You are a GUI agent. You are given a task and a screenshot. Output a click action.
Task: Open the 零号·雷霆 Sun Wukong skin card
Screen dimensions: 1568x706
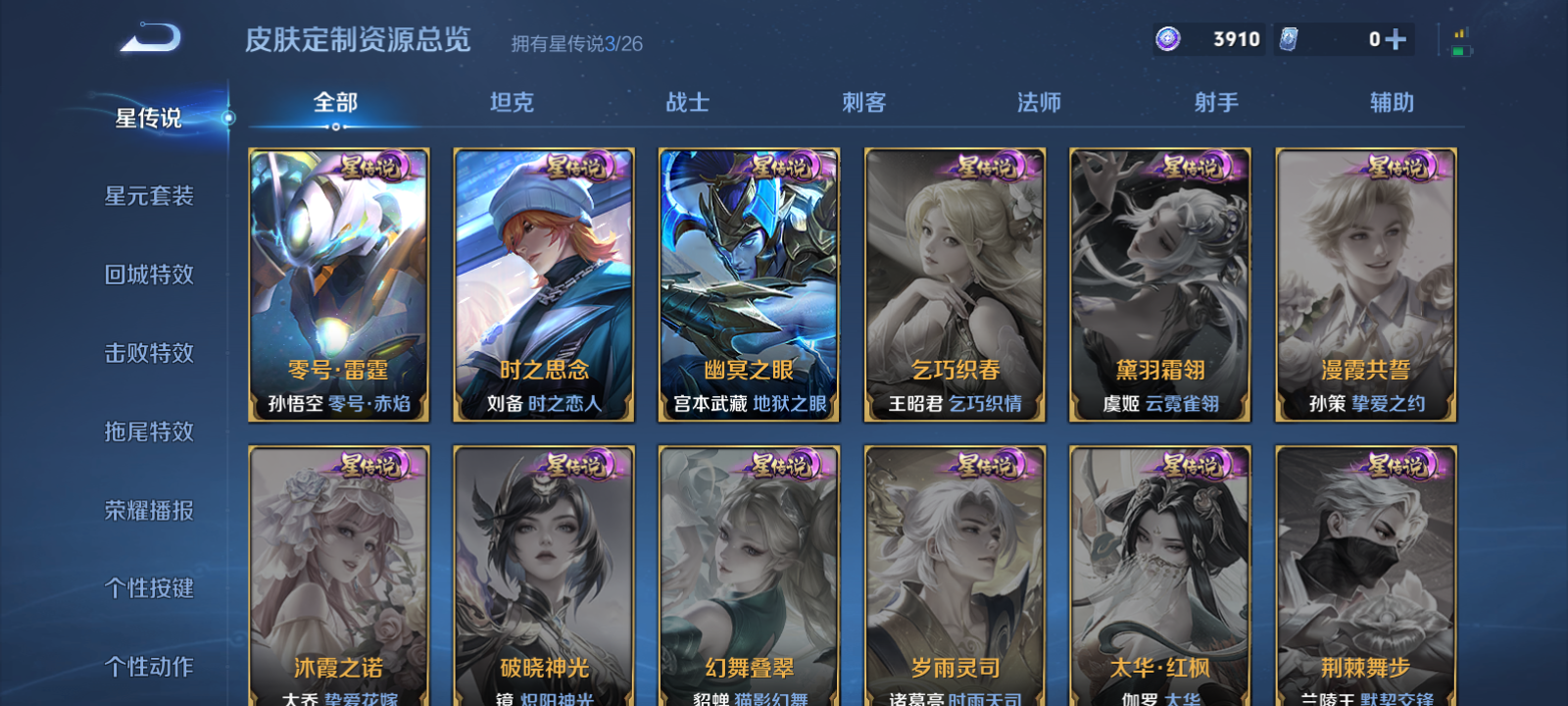pos(340,284)
